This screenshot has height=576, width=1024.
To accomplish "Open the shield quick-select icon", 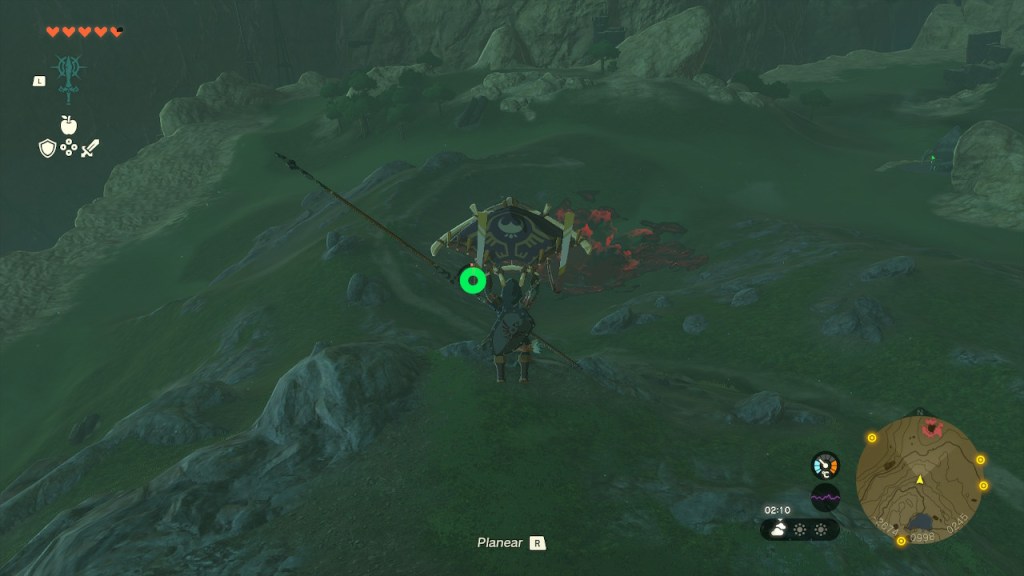I will tap(47, 148).
